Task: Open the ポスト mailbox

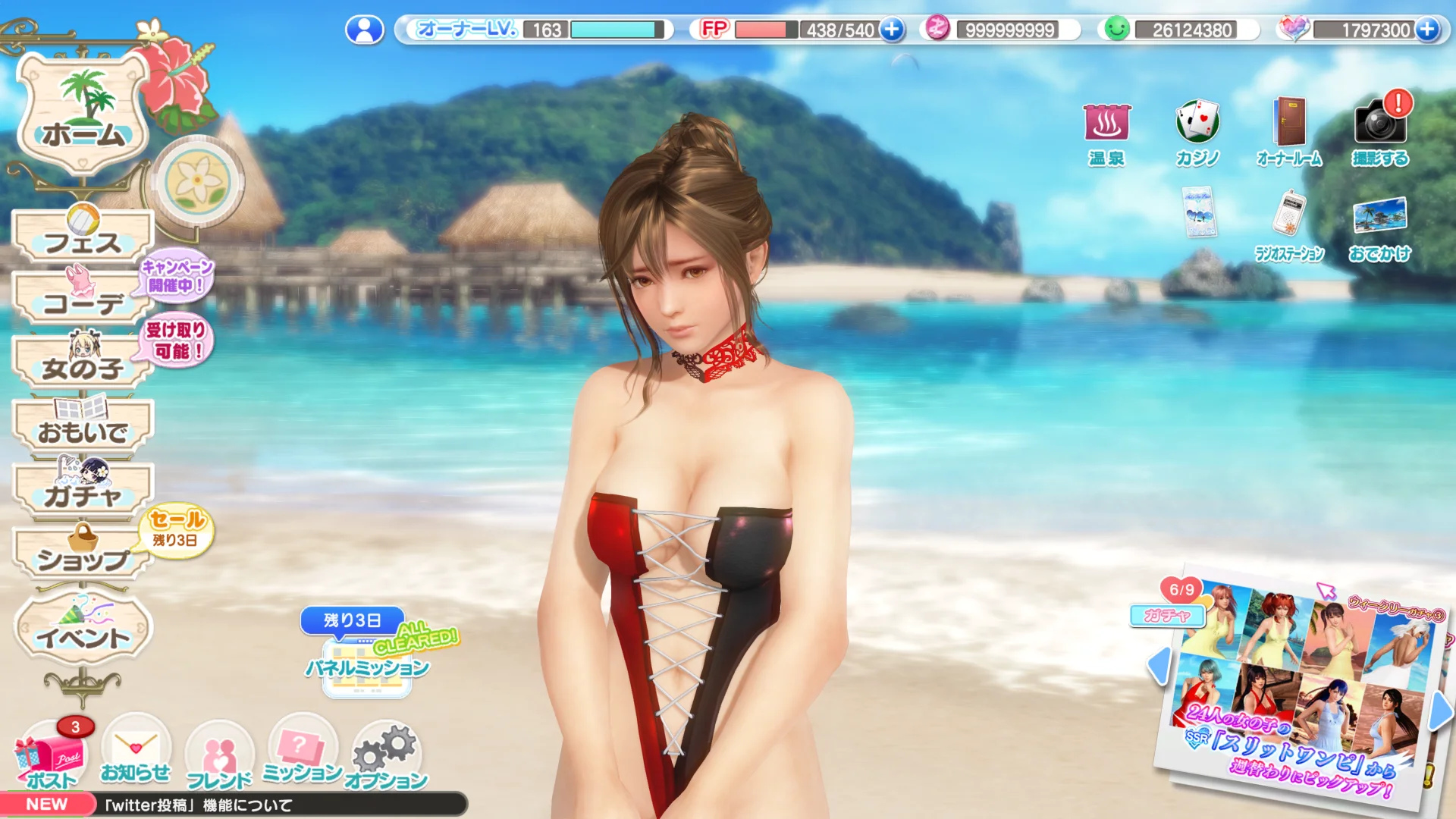Action: (52, 758)
